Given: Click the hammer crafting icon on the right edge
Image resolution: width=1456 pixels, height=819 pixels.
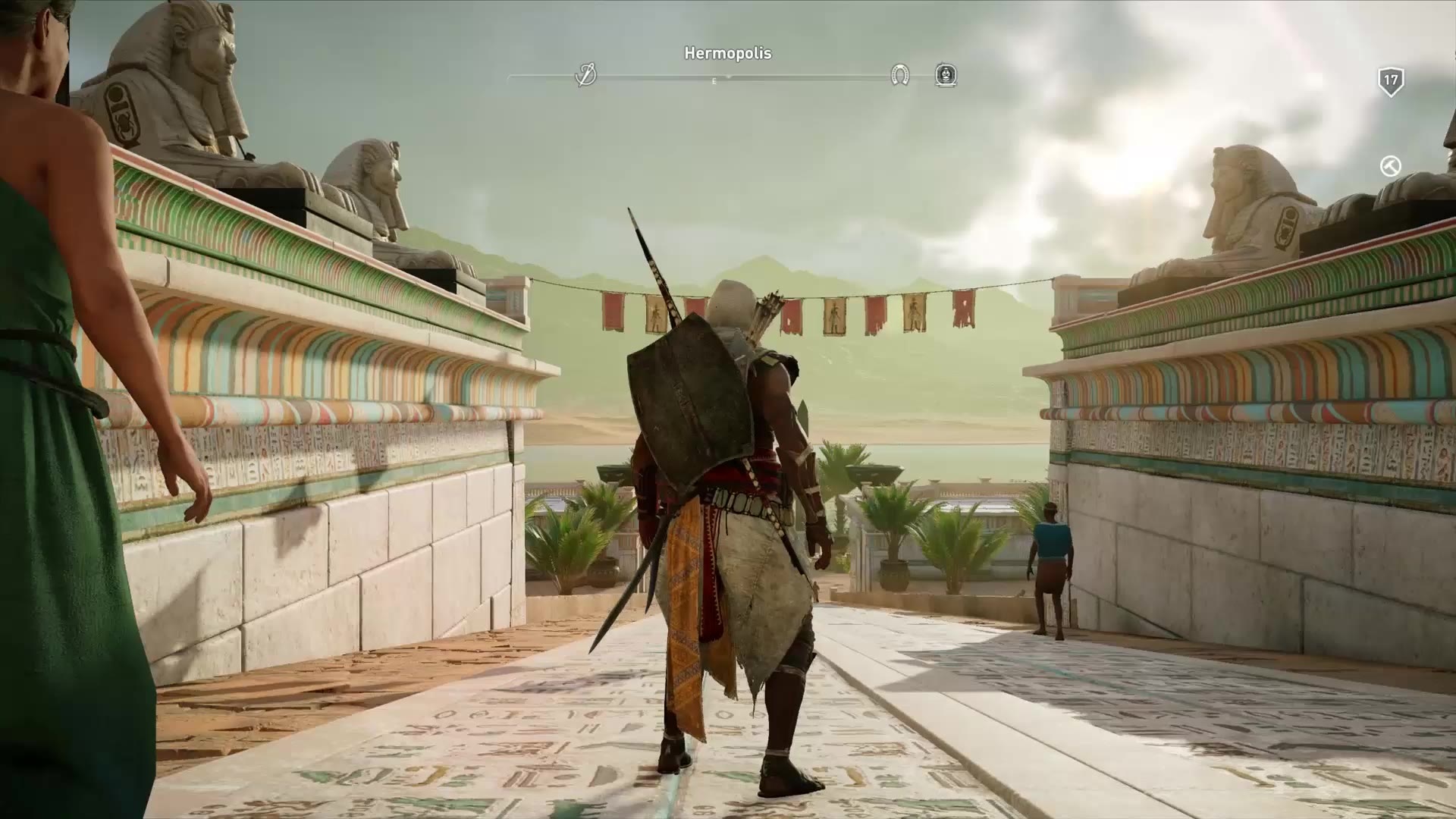Looking at the screenshot, I should point(1390,165).
